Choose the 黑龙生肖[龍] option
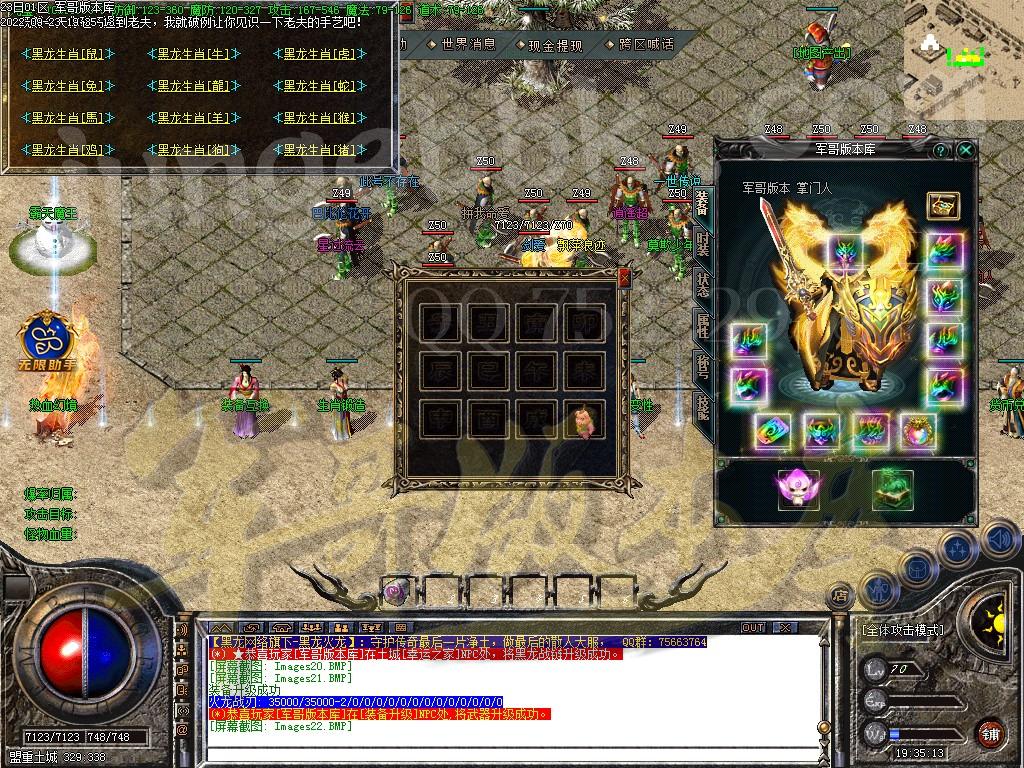 [194, 86]
